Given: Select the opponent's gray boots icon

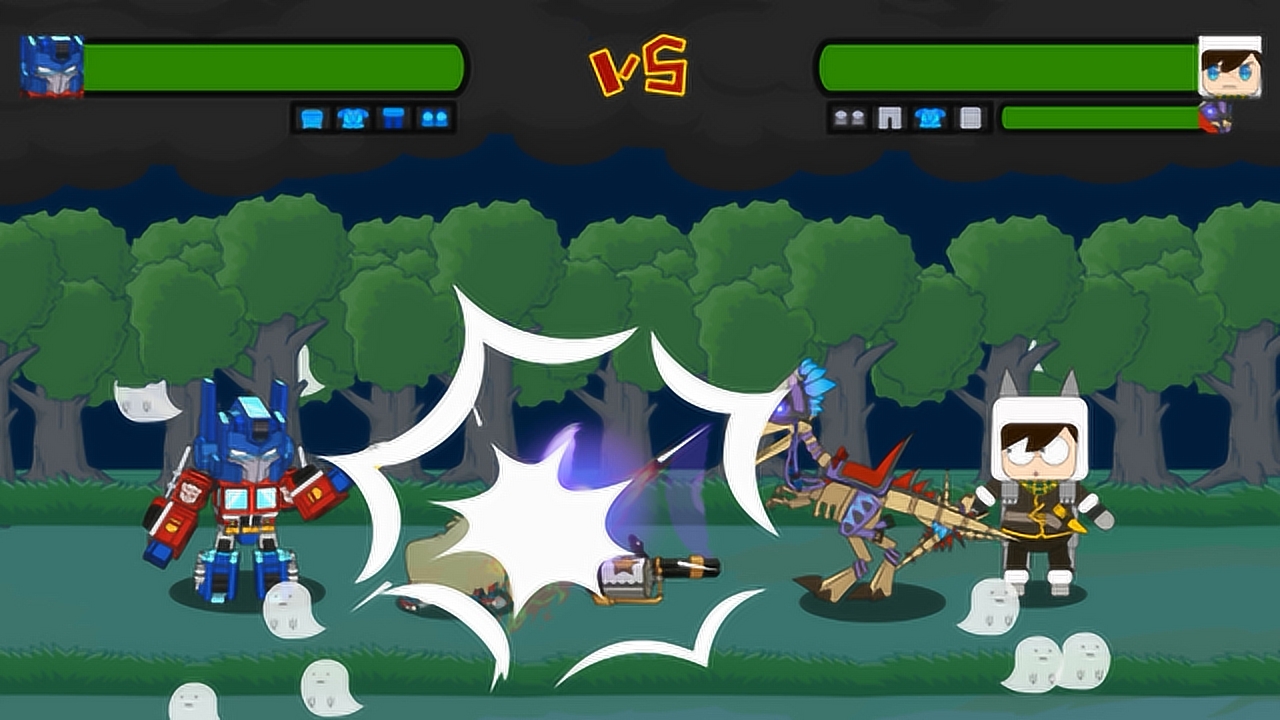Looking at the screenshot, I should coord(849,118).
